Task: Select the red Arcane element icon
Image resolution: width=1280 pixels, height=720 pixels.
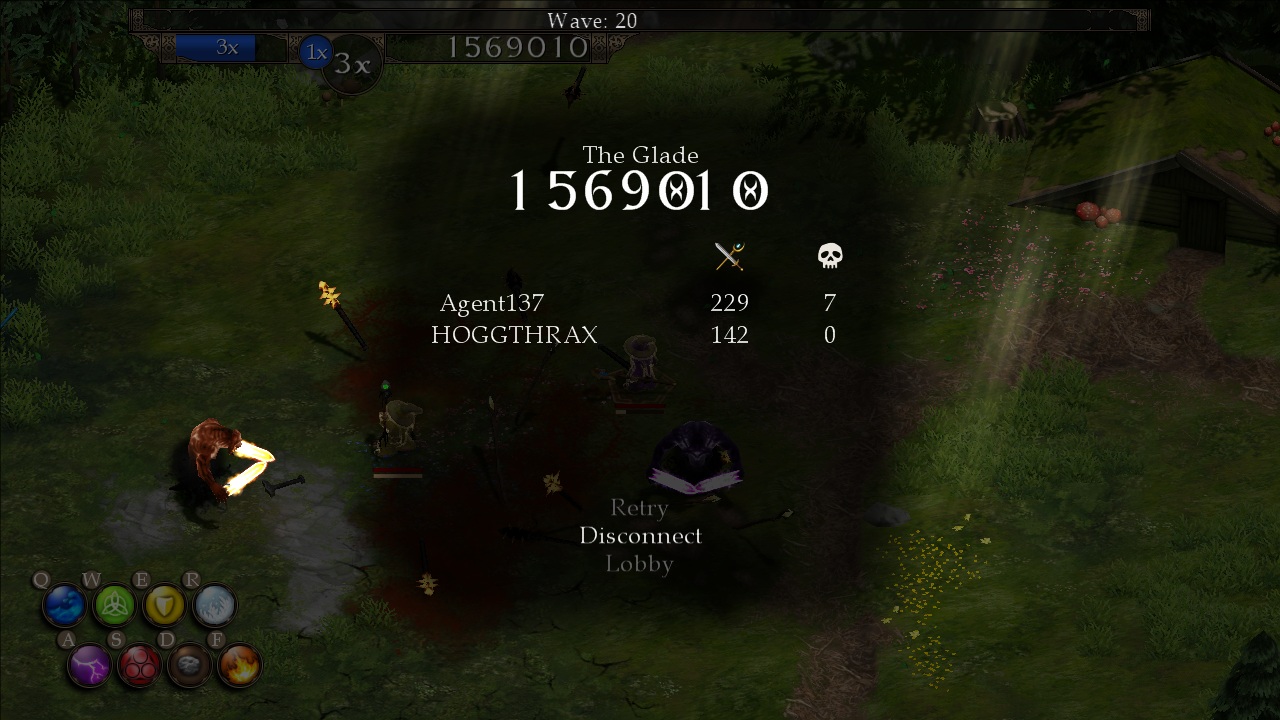Action: pyautogui.click(x=140, y=665)
